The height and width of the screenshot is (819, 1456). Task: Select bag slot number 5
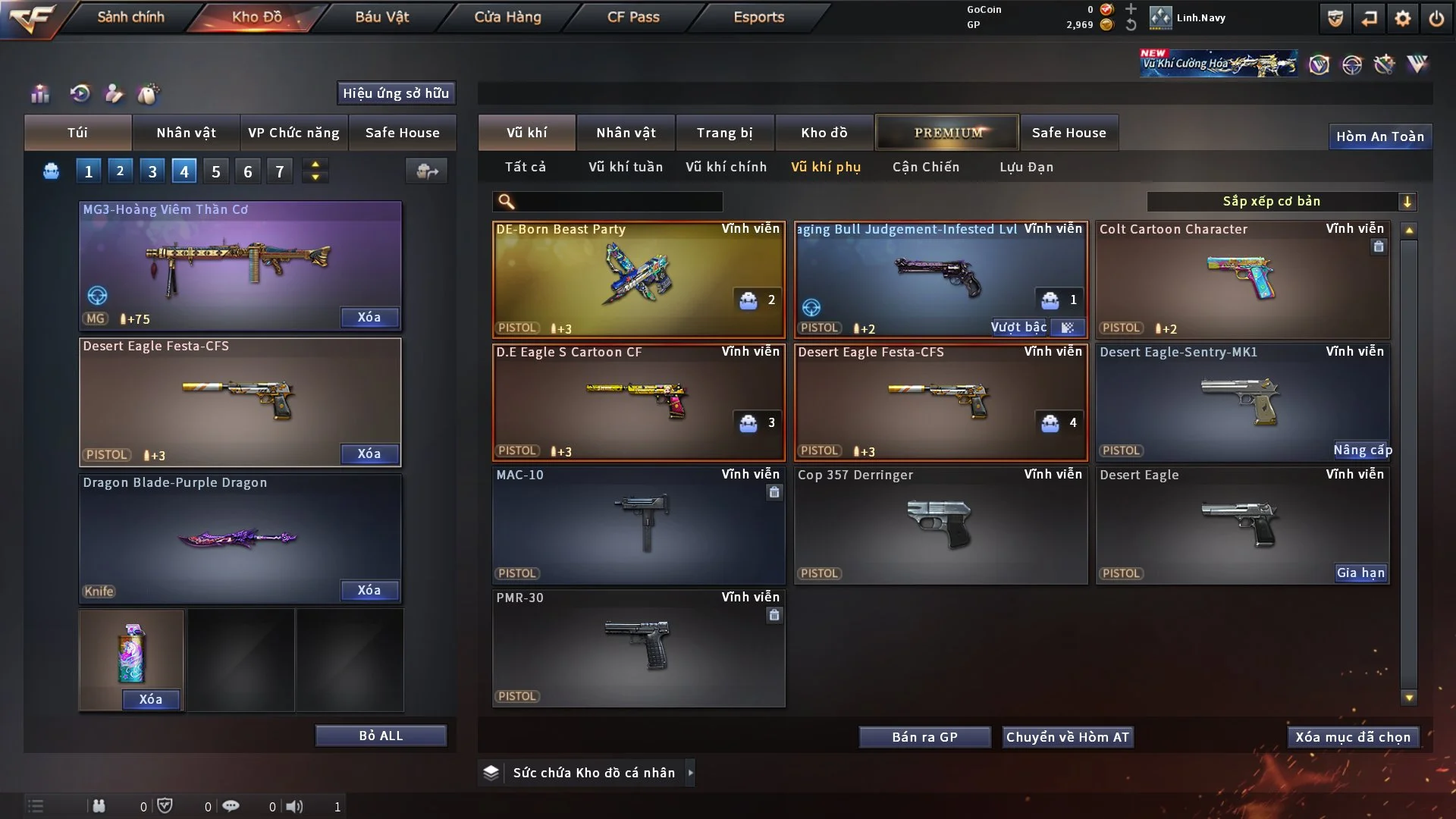[216, 171]
